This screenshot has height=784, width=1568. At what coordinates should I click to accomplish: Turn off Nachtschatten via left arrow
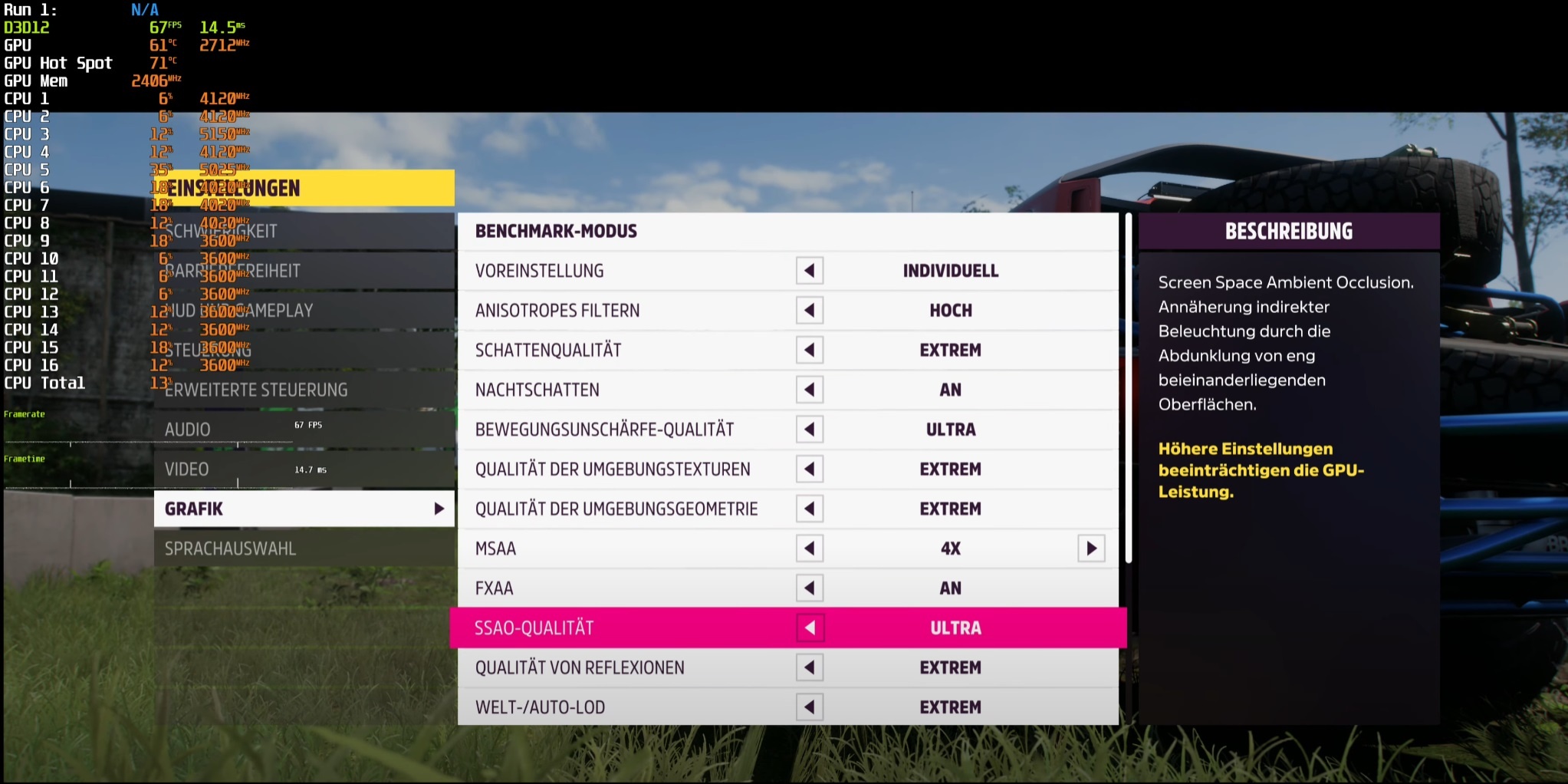coord(810,390)
